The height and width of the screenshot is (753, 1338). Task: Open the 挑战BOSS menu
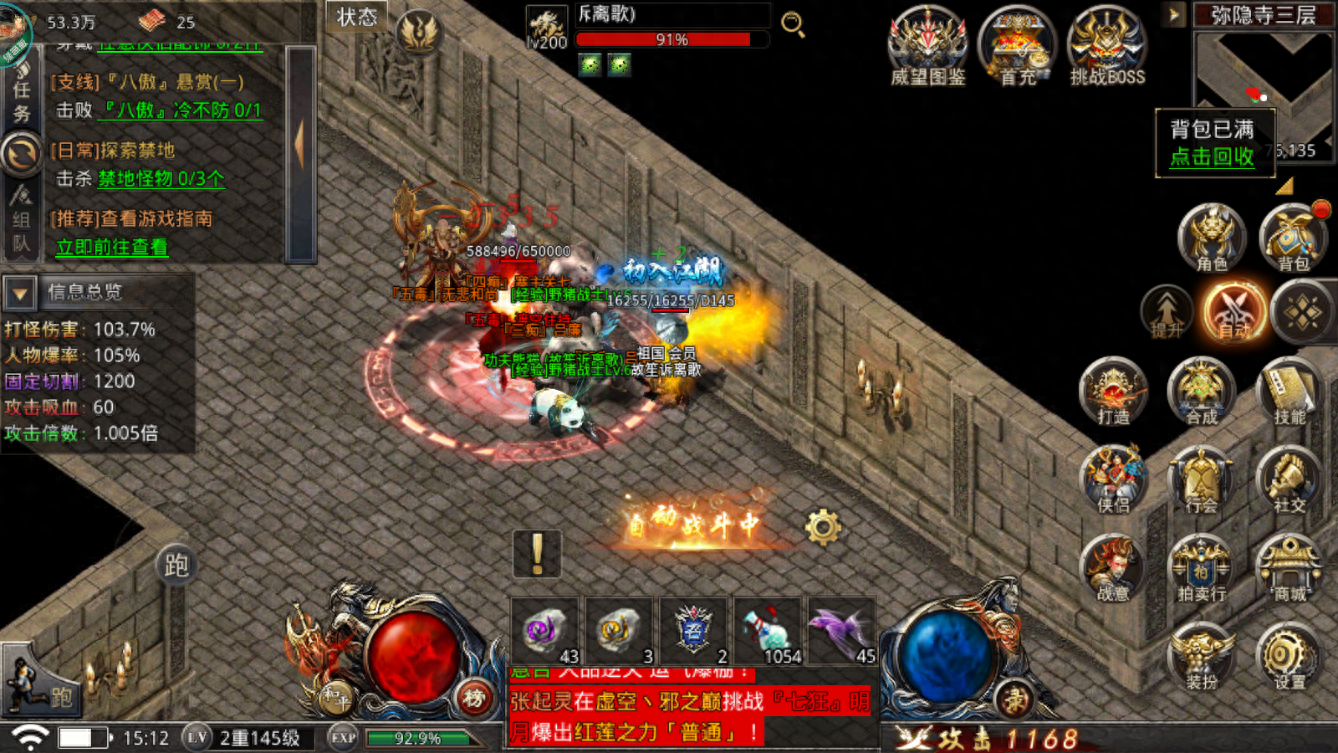[1107, 45]
